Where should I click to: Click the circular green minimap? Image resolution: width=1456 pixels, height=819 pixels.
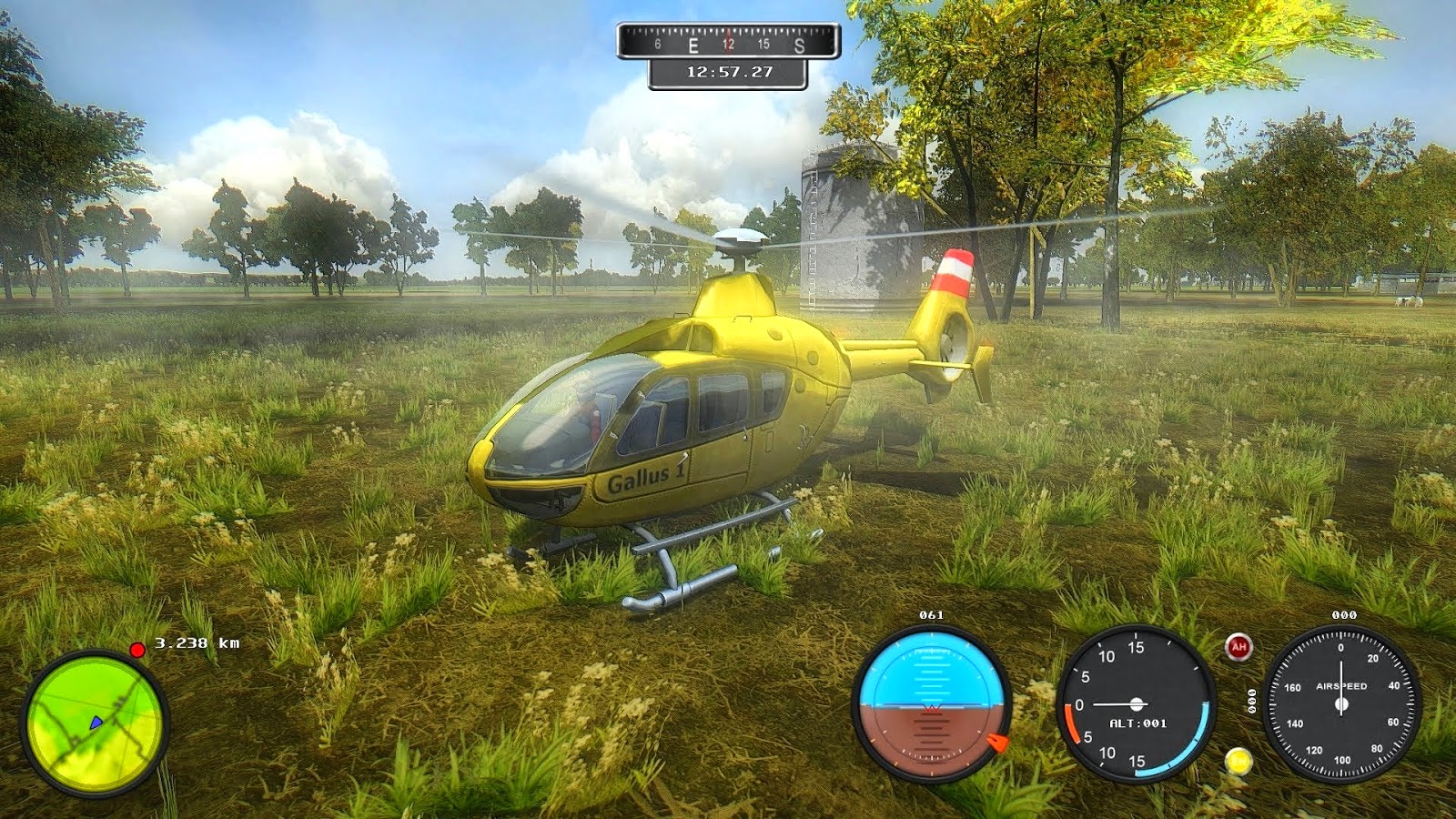click(x=95, y=722)
